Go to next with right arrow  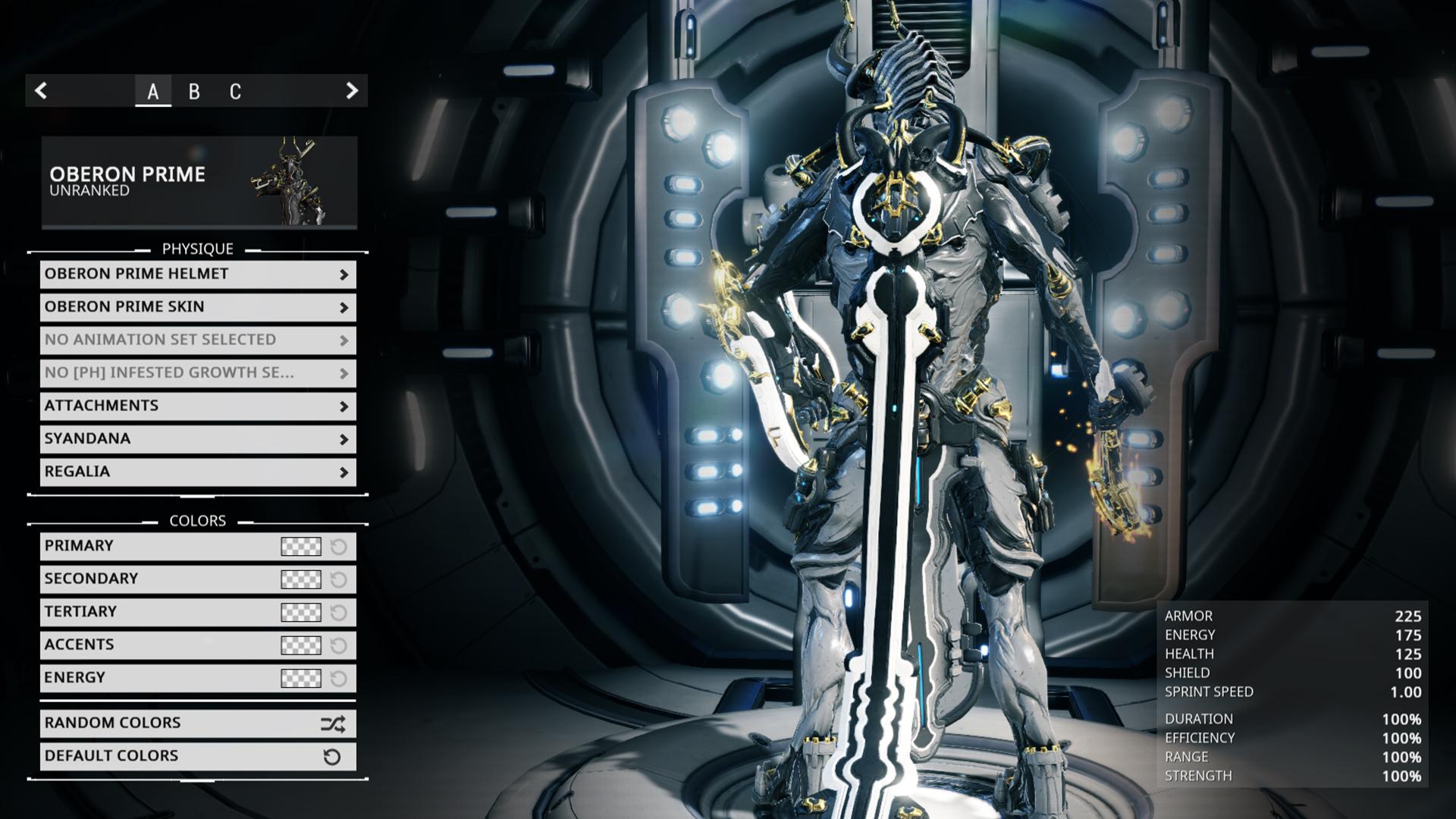tap(351, 91)
